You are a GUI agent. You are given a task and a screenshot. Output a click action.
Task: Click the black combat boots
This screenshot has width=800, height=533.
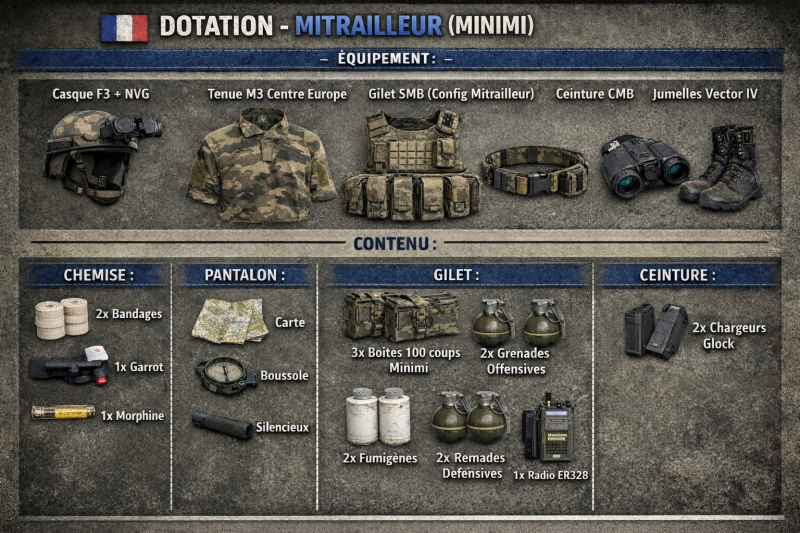click(x=722, y=167)
